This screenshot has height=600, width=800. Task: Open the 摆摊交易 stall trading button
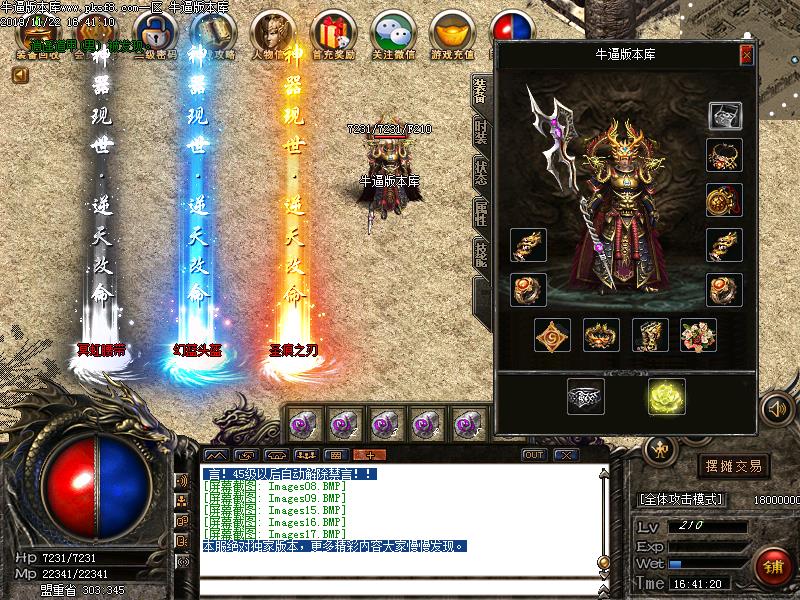click(734, 466)
